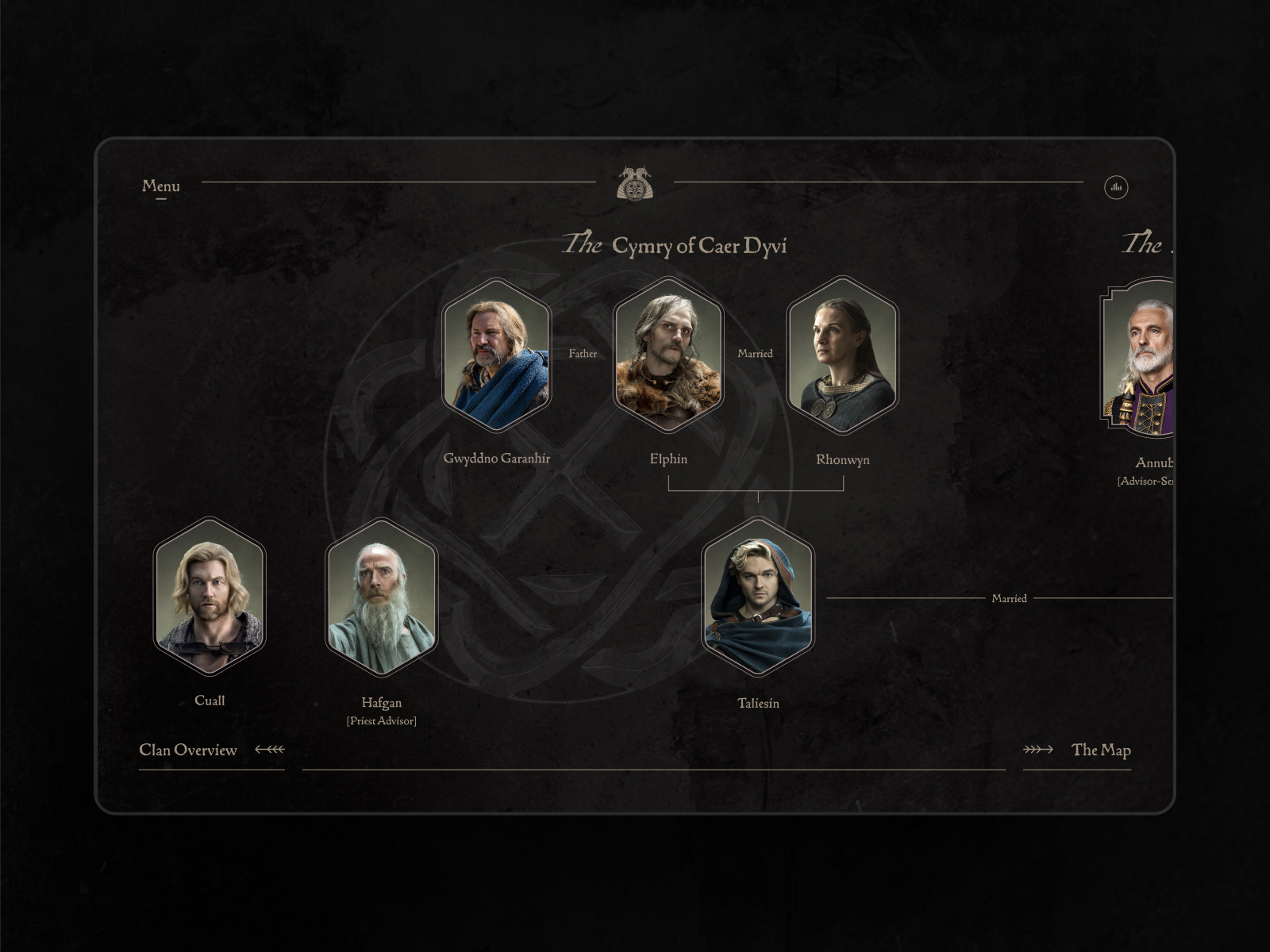Select the back arrows beside Clan Overview
This screenshot has width=1270, height=952.
(269, 748)
